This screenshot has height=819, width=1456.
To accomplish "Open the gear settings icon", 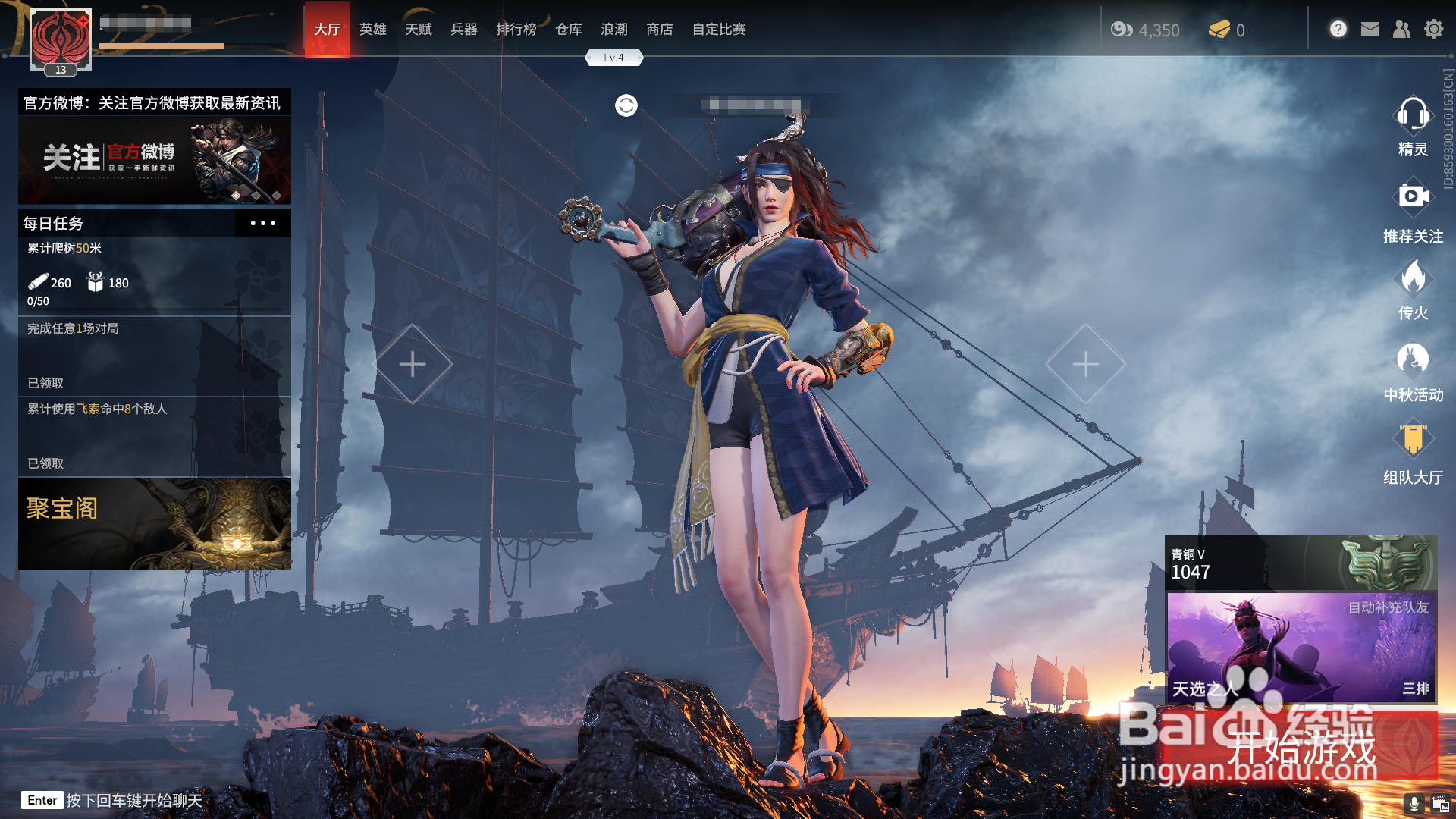I will tap(1433, 30).
